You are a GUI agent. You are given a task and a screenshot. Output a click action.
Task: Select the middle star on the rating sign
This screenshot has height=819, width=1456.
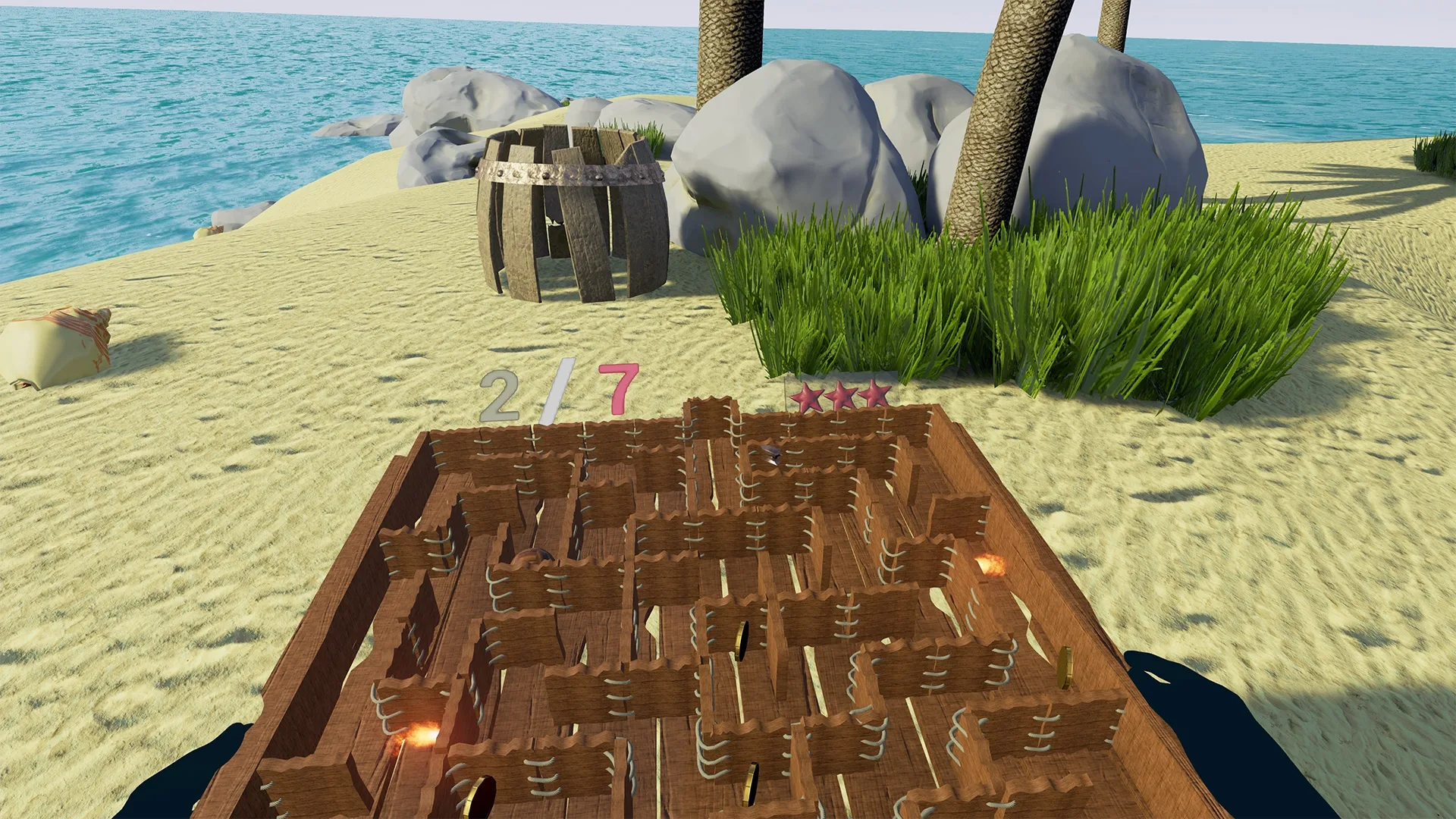pyautogui.click(x=840, y=395)
